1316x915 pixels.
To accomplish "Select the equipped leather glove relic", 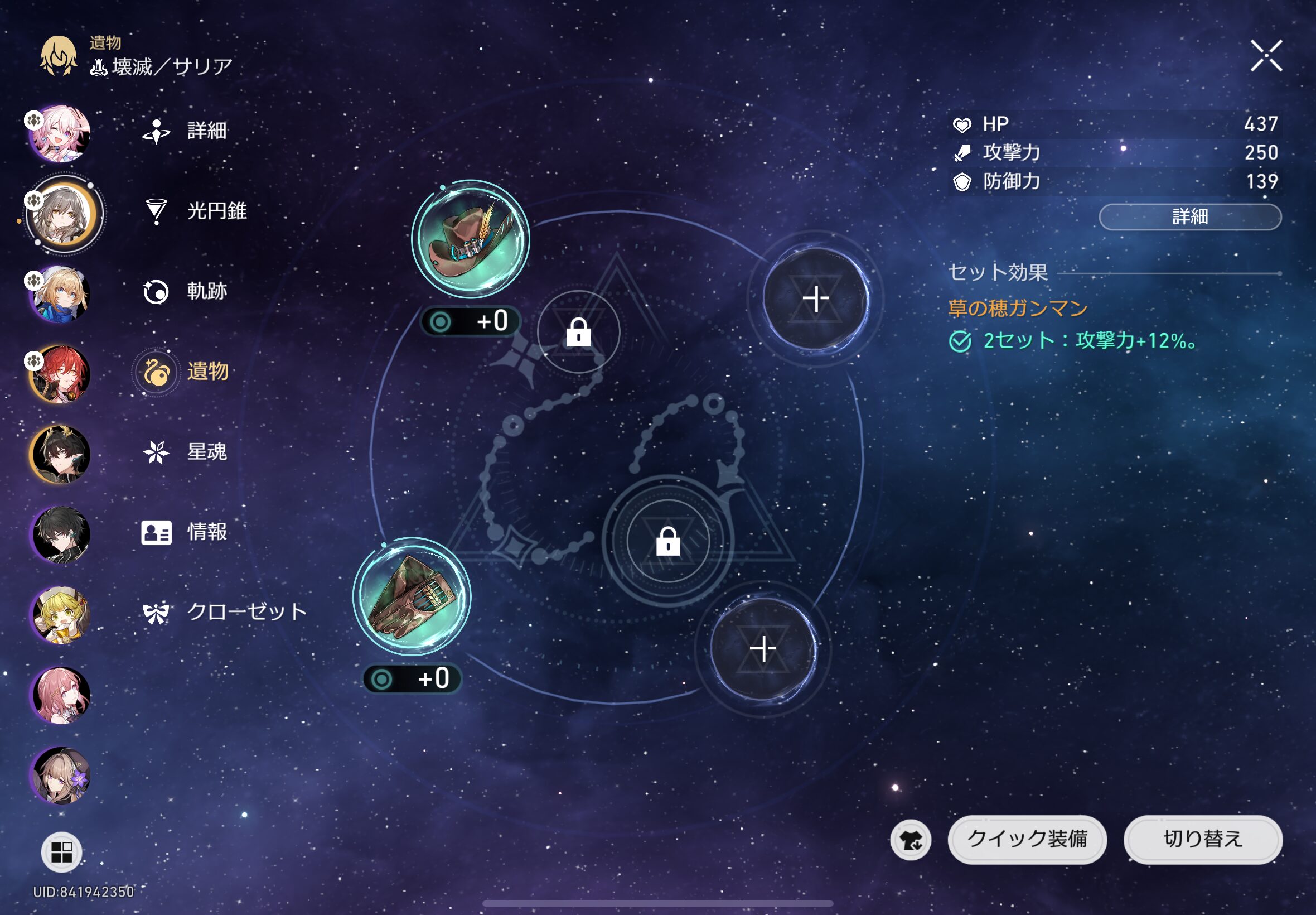I will (412, 596).
